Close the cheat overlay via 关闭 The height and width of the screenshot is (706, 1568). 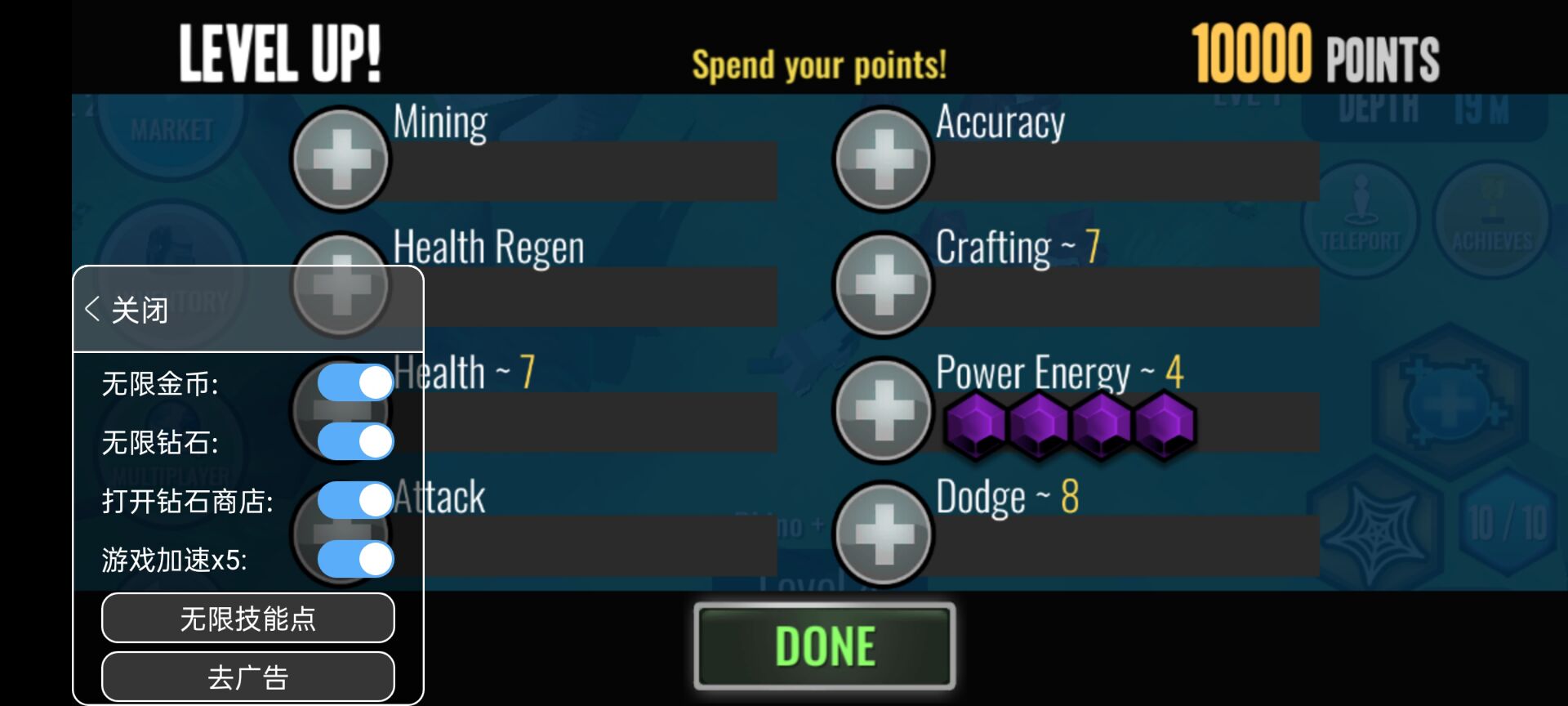(127, 311)
